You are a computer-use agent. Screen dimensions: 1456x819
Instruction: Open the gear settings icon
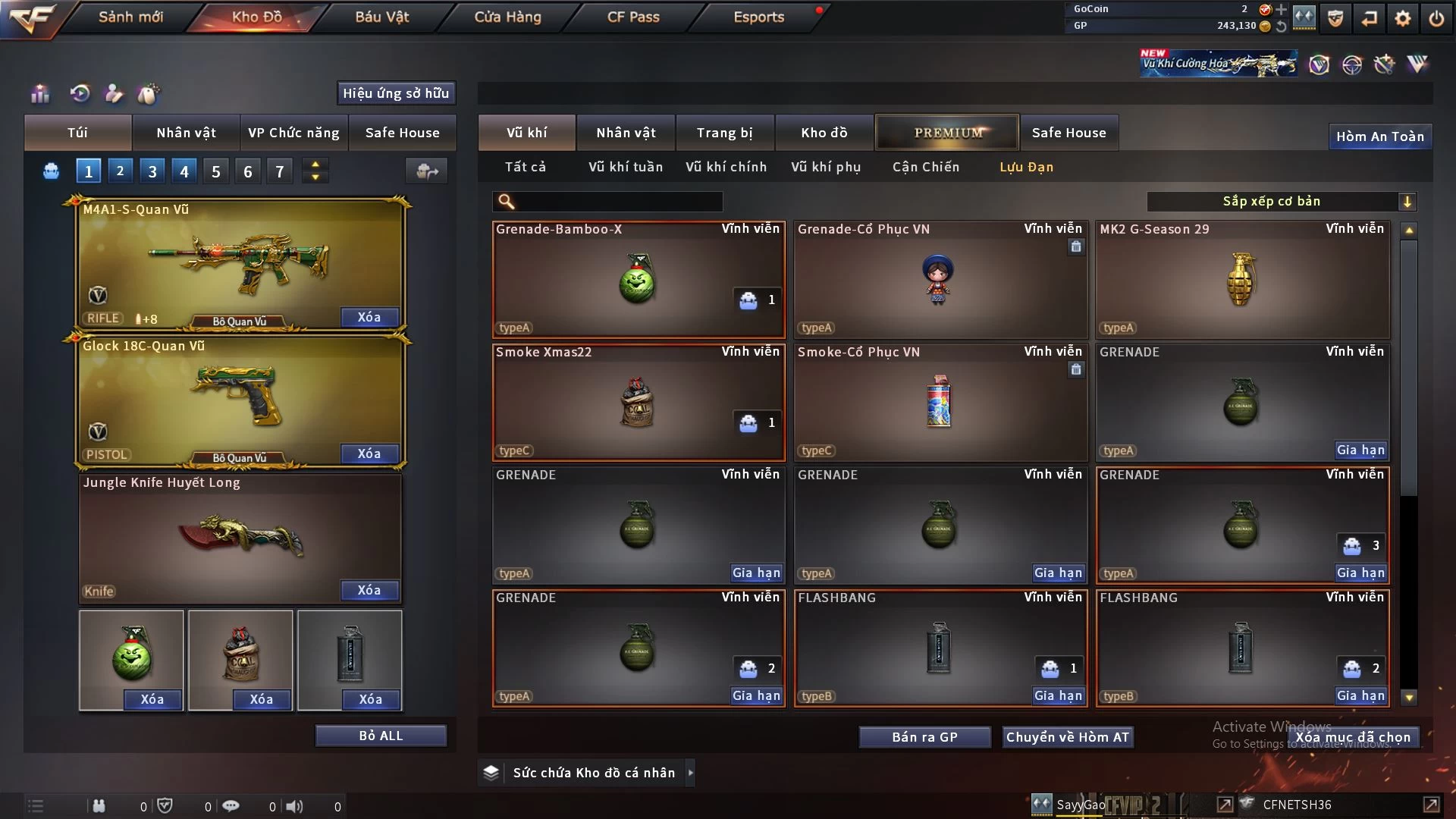coord(1402,18)
